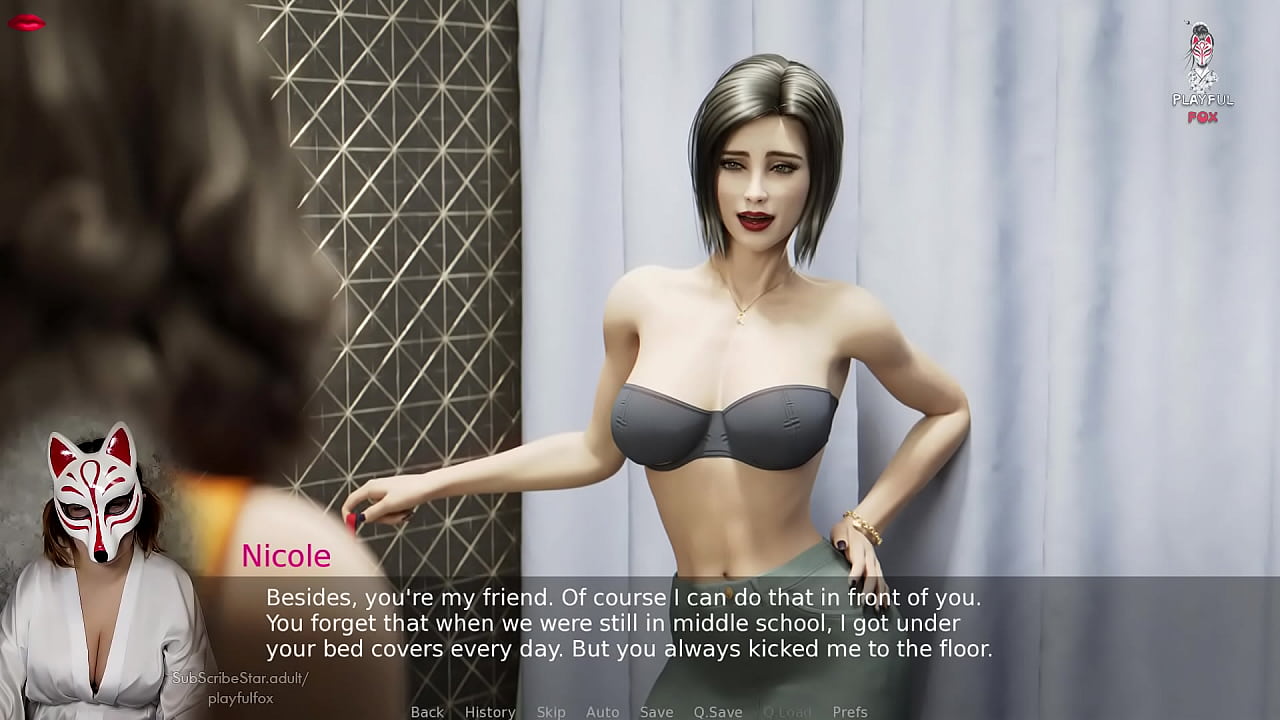The width and height of the screenshot is (1280, 720).
Task: Click Nicole's name label
Action: tap(286, 557)
